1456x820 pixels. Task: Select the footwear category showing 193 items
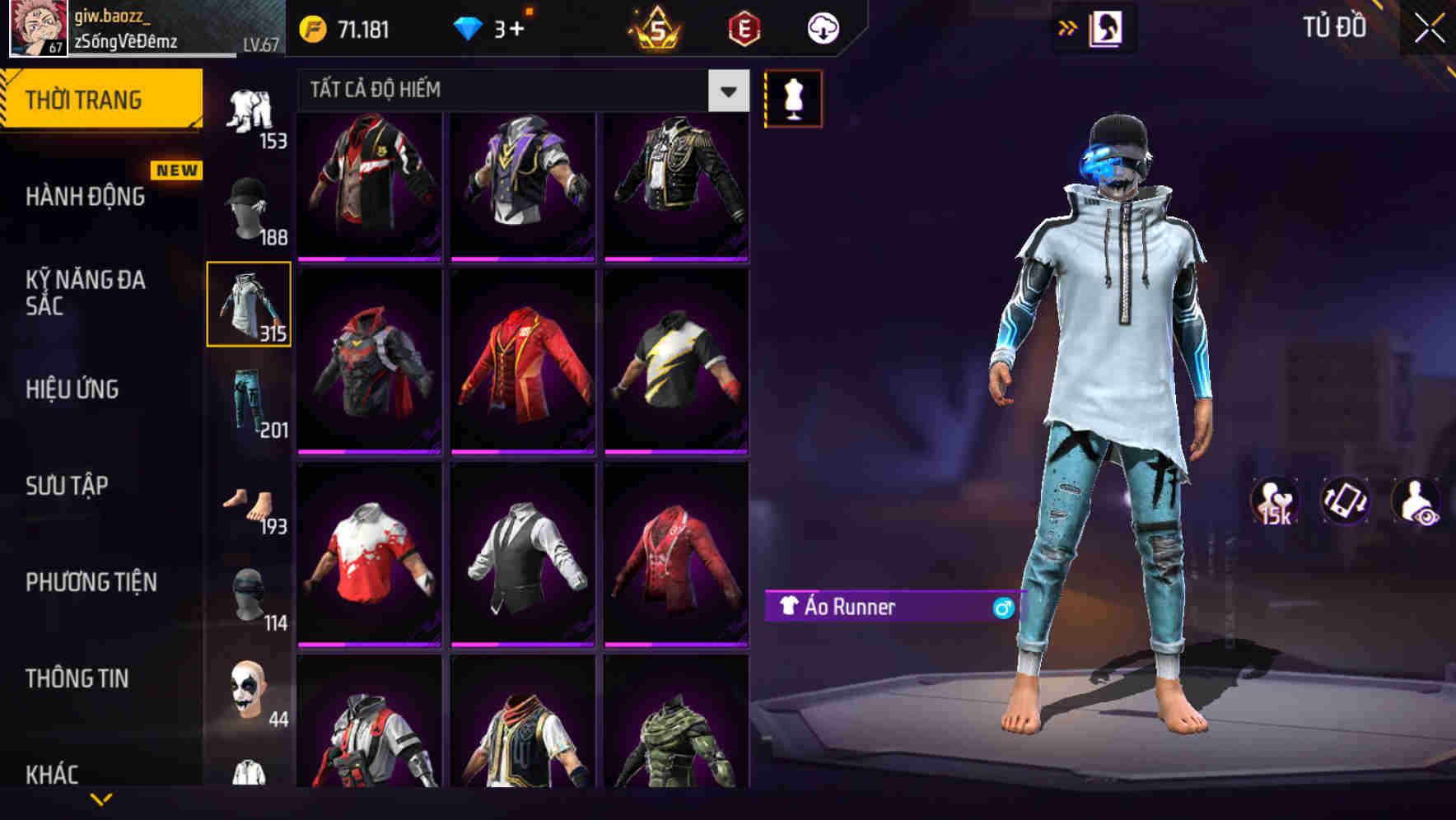pyautogui.click(x=249, y=502)
